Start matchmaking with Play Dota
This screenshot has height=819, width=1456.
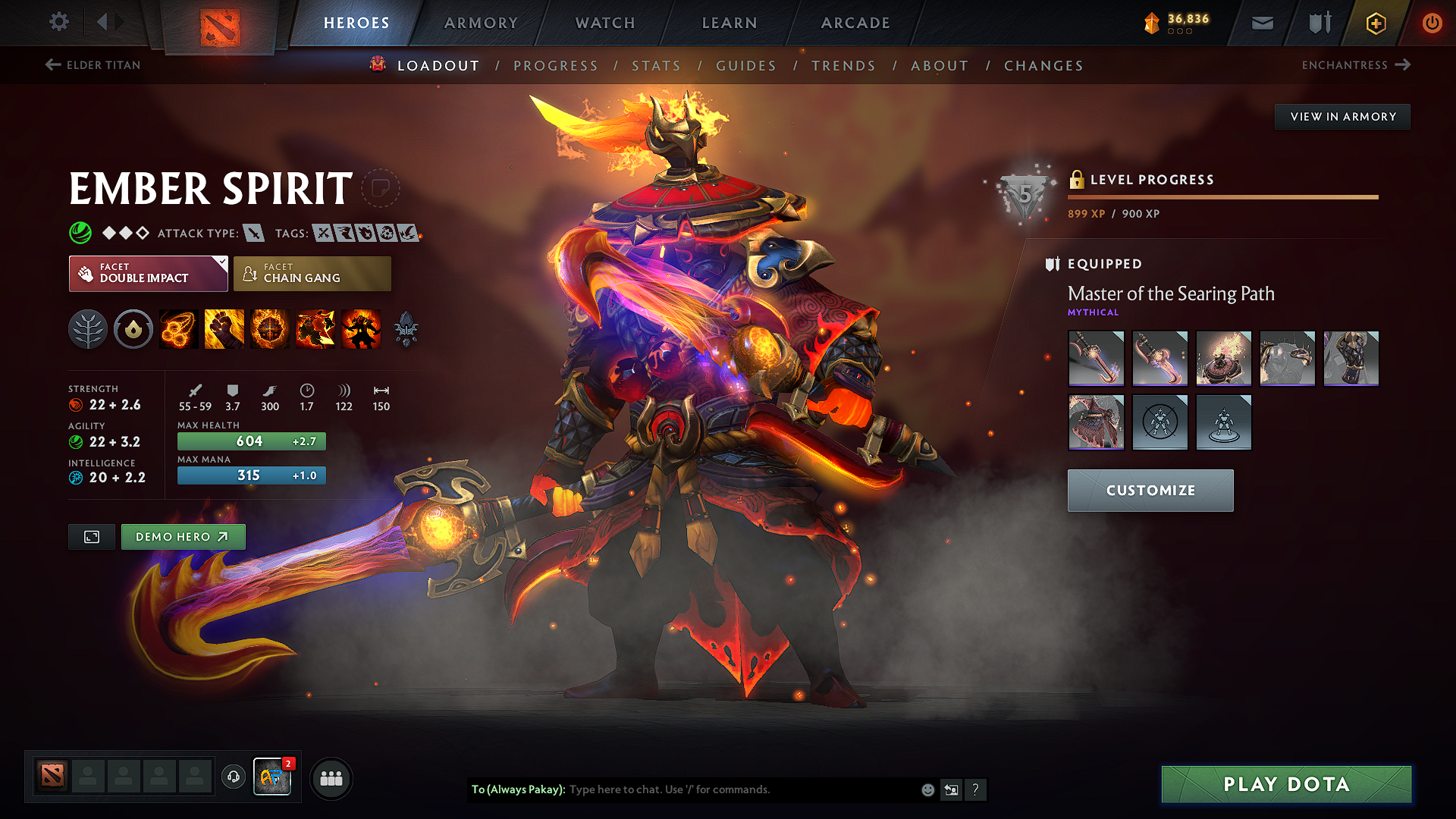[1286, 784]
